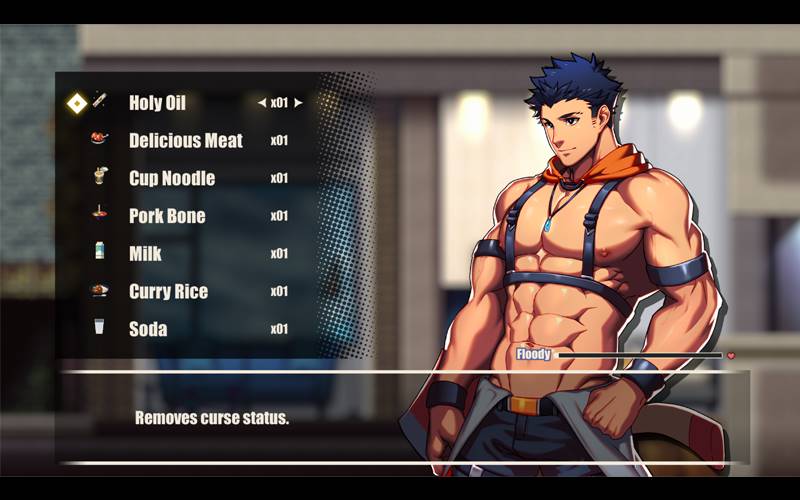Pick the Soda item
This screenshot has height=500, width=800.
[x=148, y=329]
